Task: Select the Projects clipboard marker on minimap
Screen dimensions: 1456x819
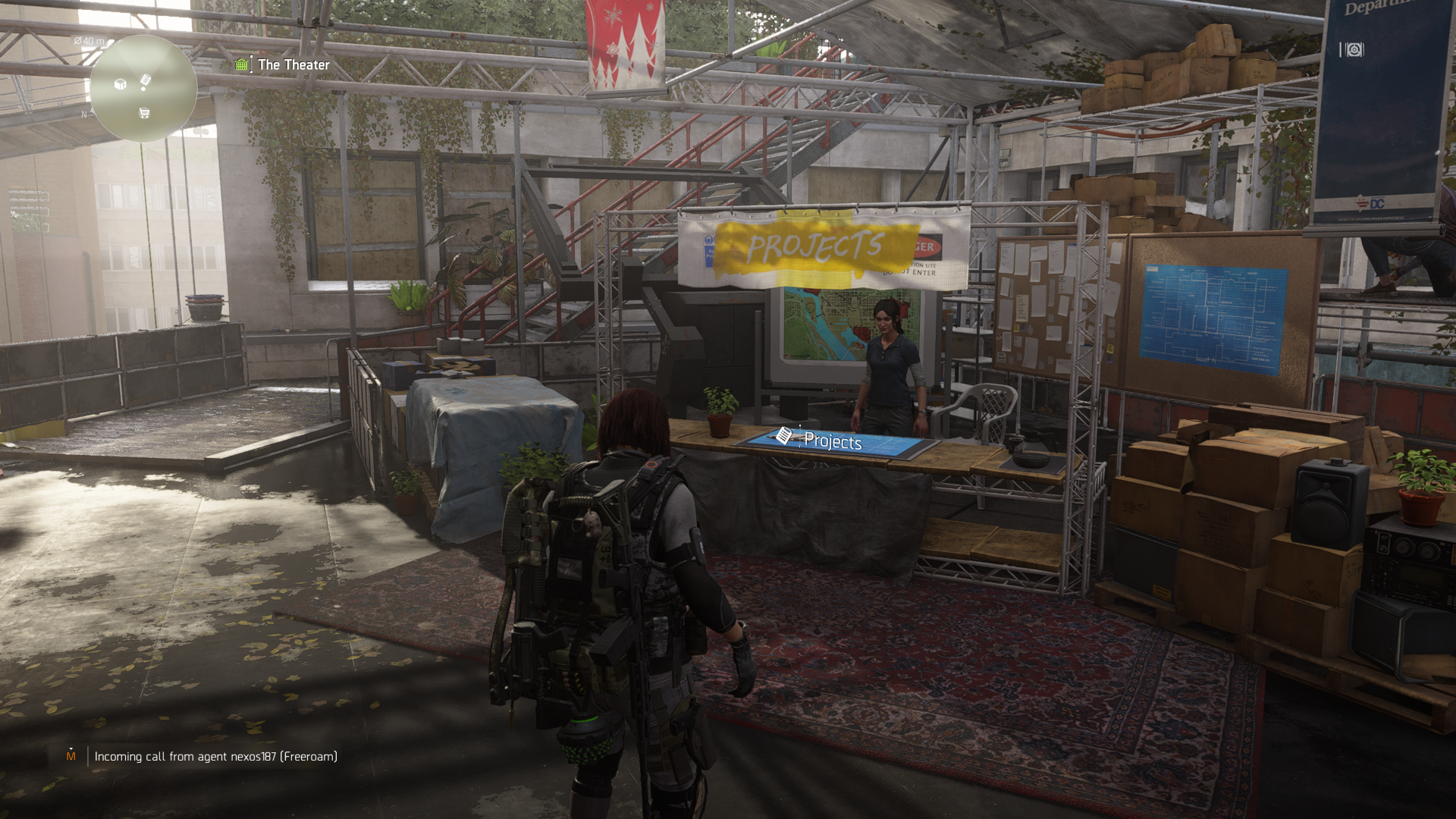Action: [x=146, y=80]
